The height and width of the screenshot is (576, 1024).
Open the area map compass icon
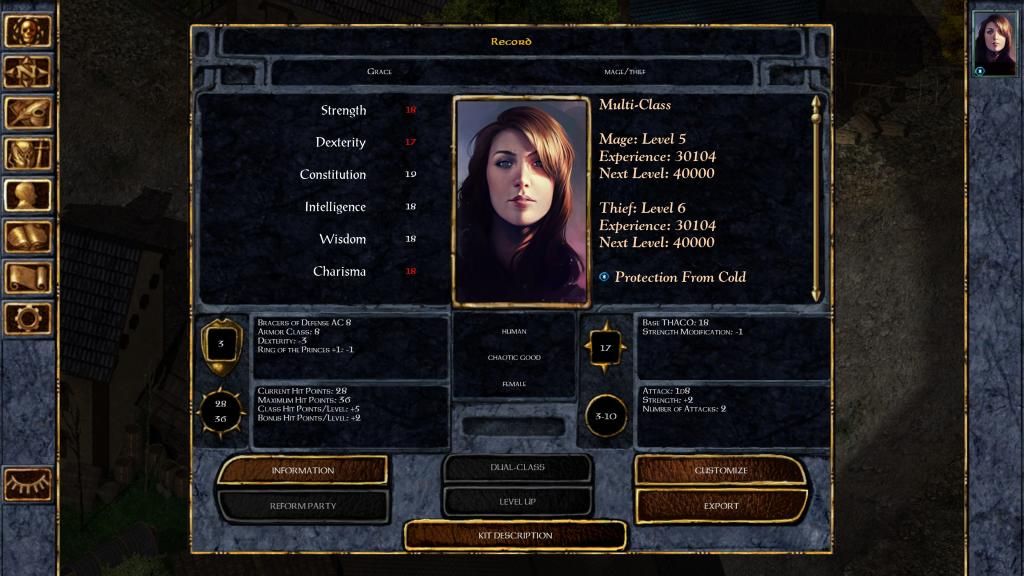28,72
